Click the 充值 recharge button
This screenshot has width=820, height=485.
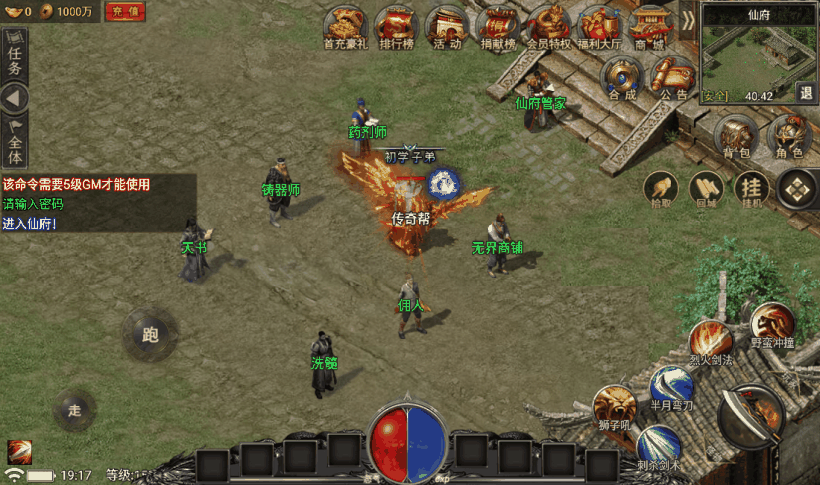tap(126, 11)
